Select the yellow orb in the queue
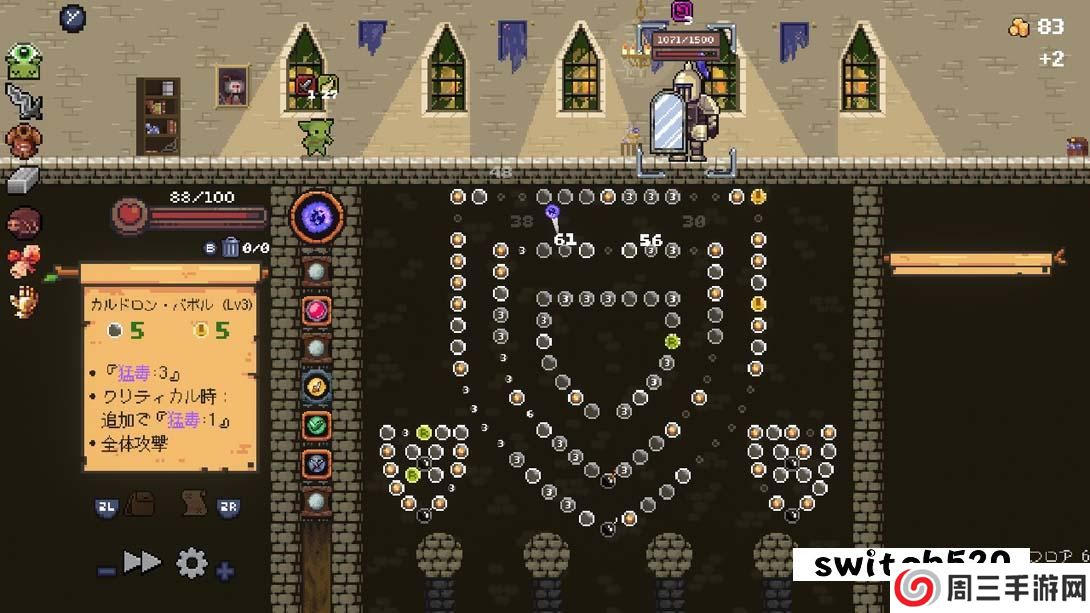This screenshot has width=1090, height=613. click(x=317, y=386)
